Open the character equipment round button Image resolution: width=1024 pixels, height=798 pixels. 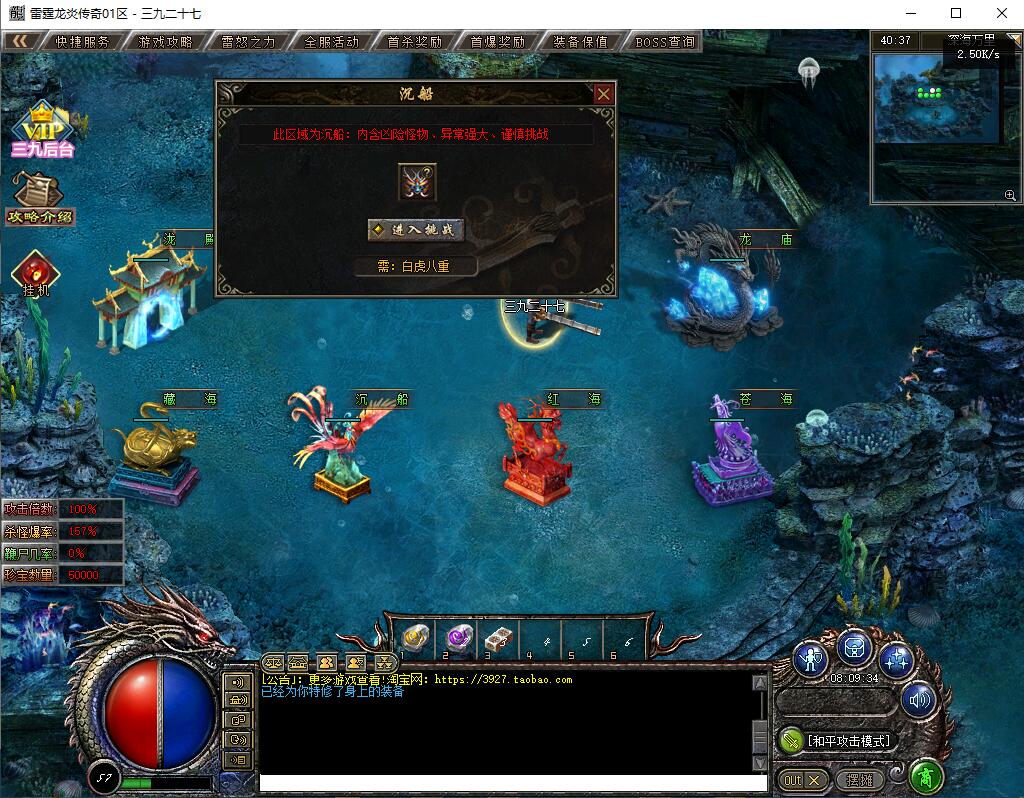812,658
